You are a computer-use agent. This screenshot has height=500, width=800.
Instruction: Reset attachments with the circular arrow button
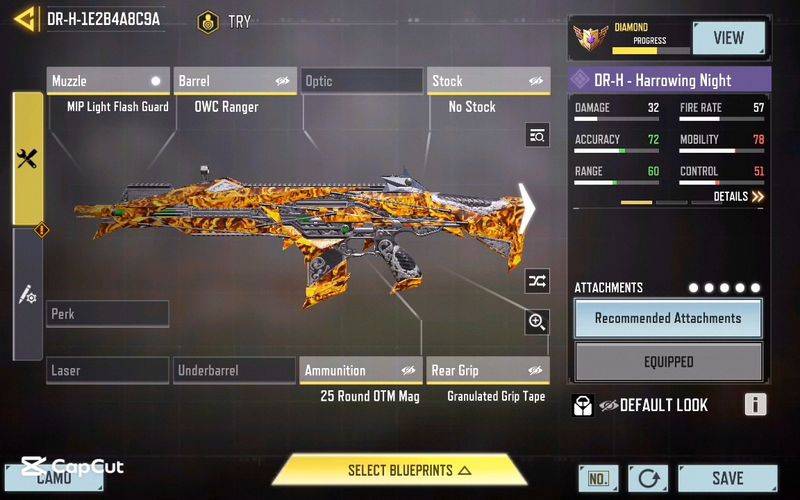[x=647, y=479]
